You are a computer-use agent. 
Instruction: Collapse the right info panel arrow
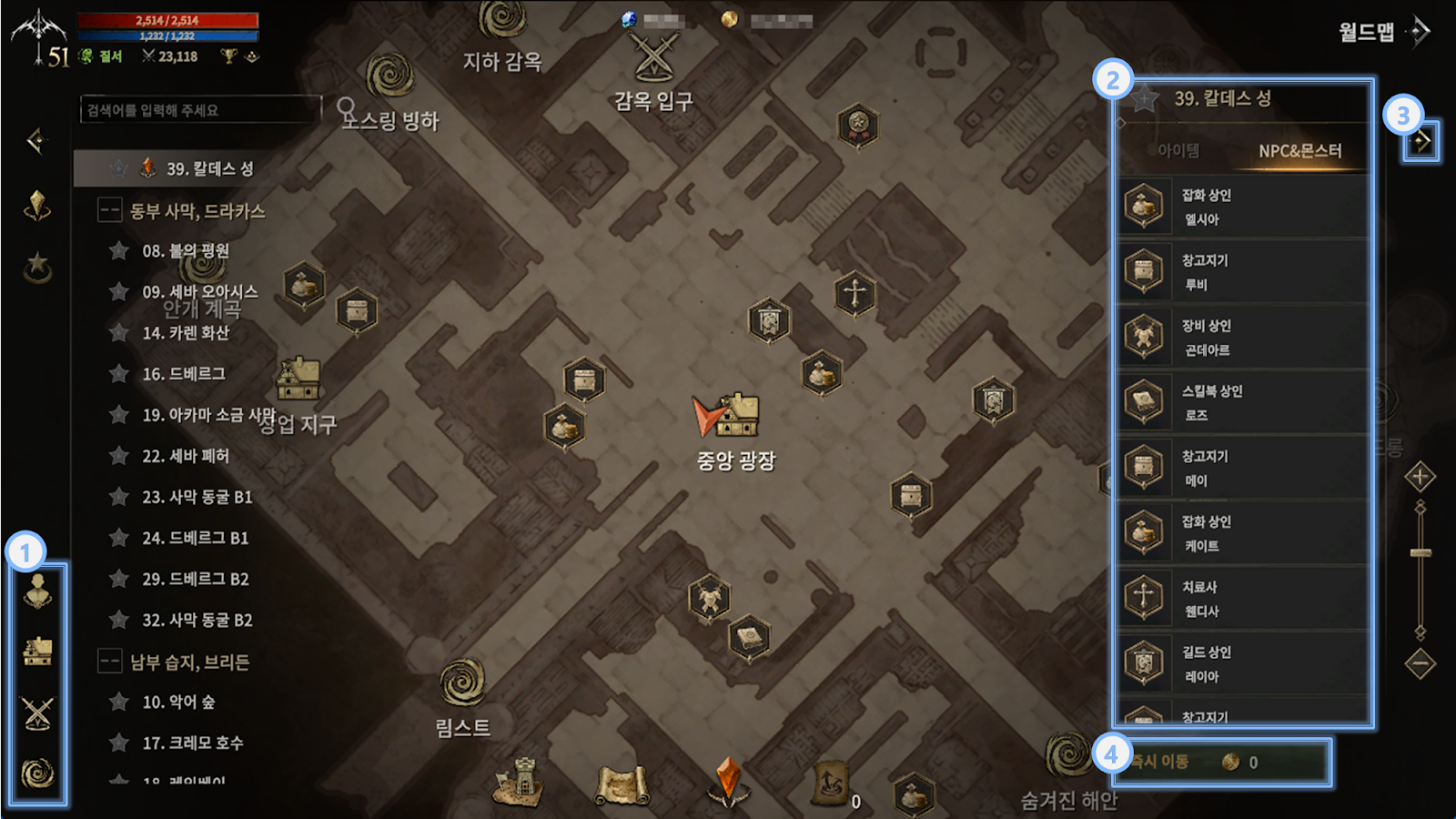click(x=1421, y=141)
